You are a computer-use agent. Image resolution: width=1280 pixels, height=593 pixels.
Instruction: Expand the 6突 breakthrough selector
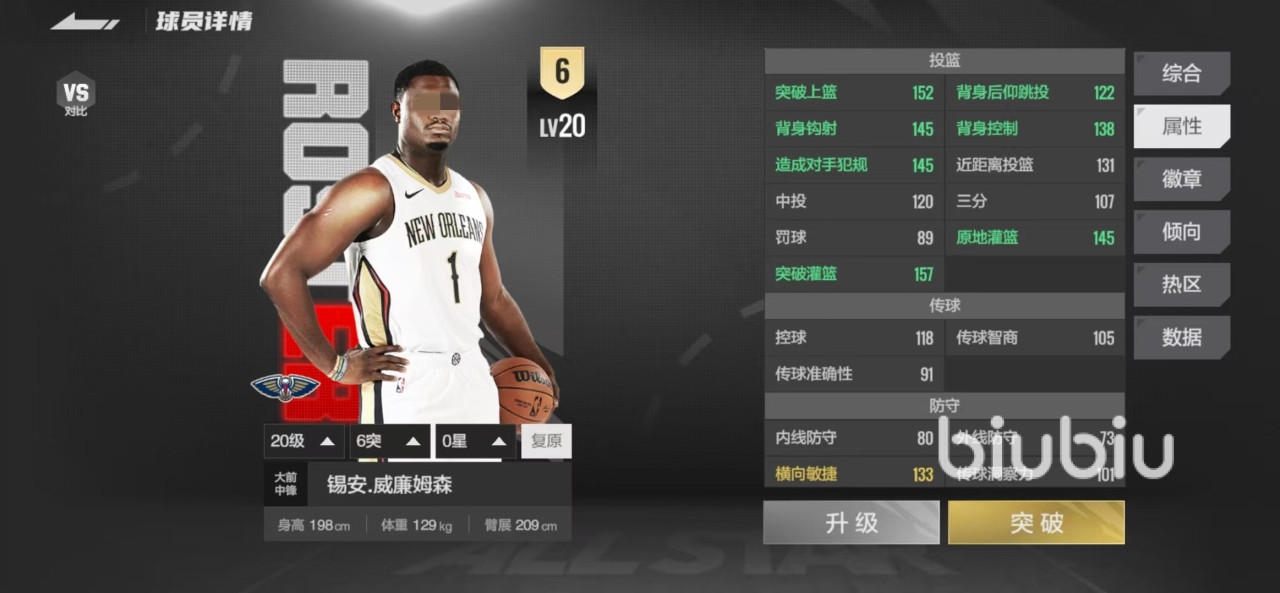click(x=390, y=441)
